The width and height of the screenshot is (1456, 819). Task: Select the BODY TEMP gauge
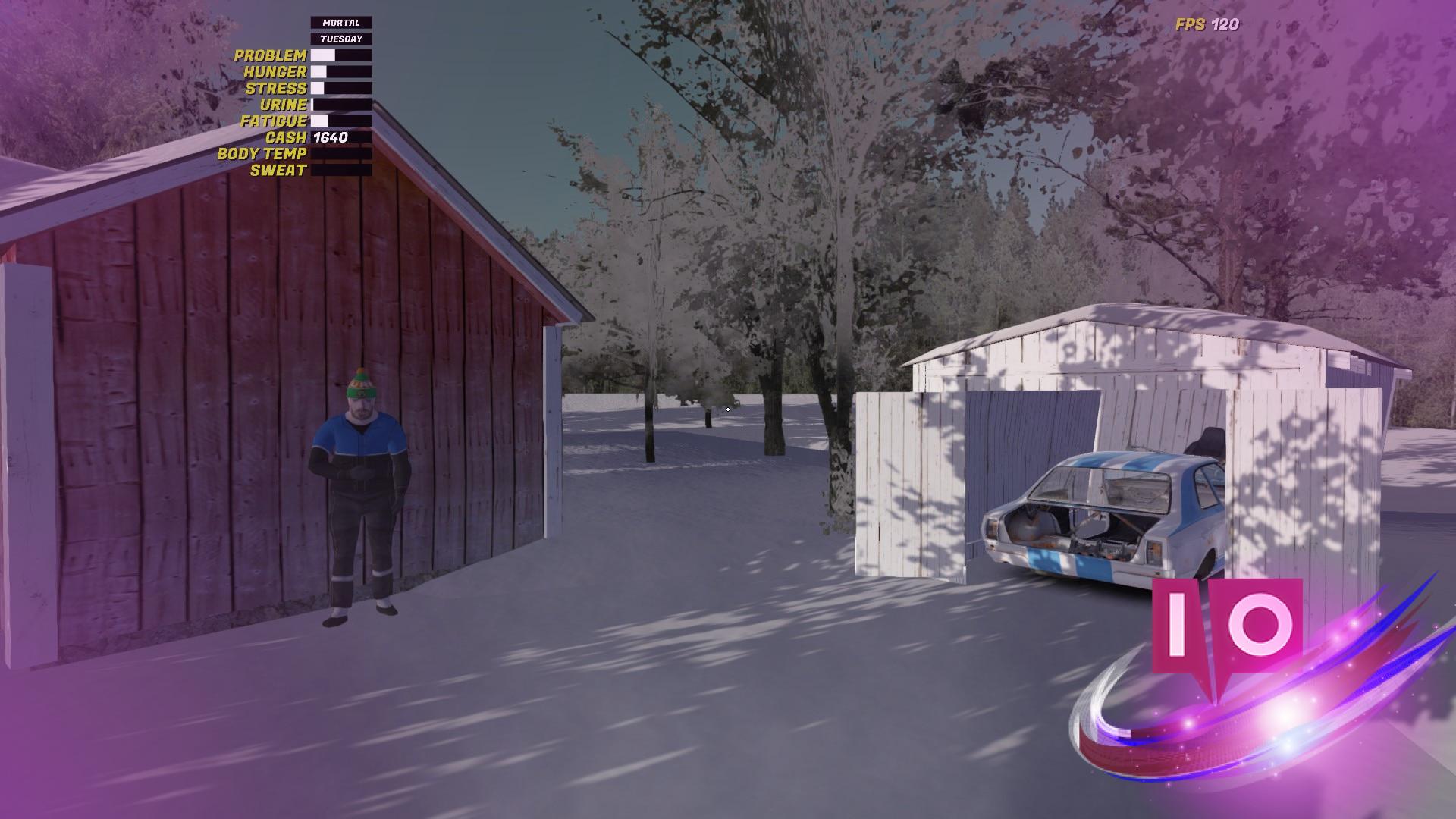341,154
